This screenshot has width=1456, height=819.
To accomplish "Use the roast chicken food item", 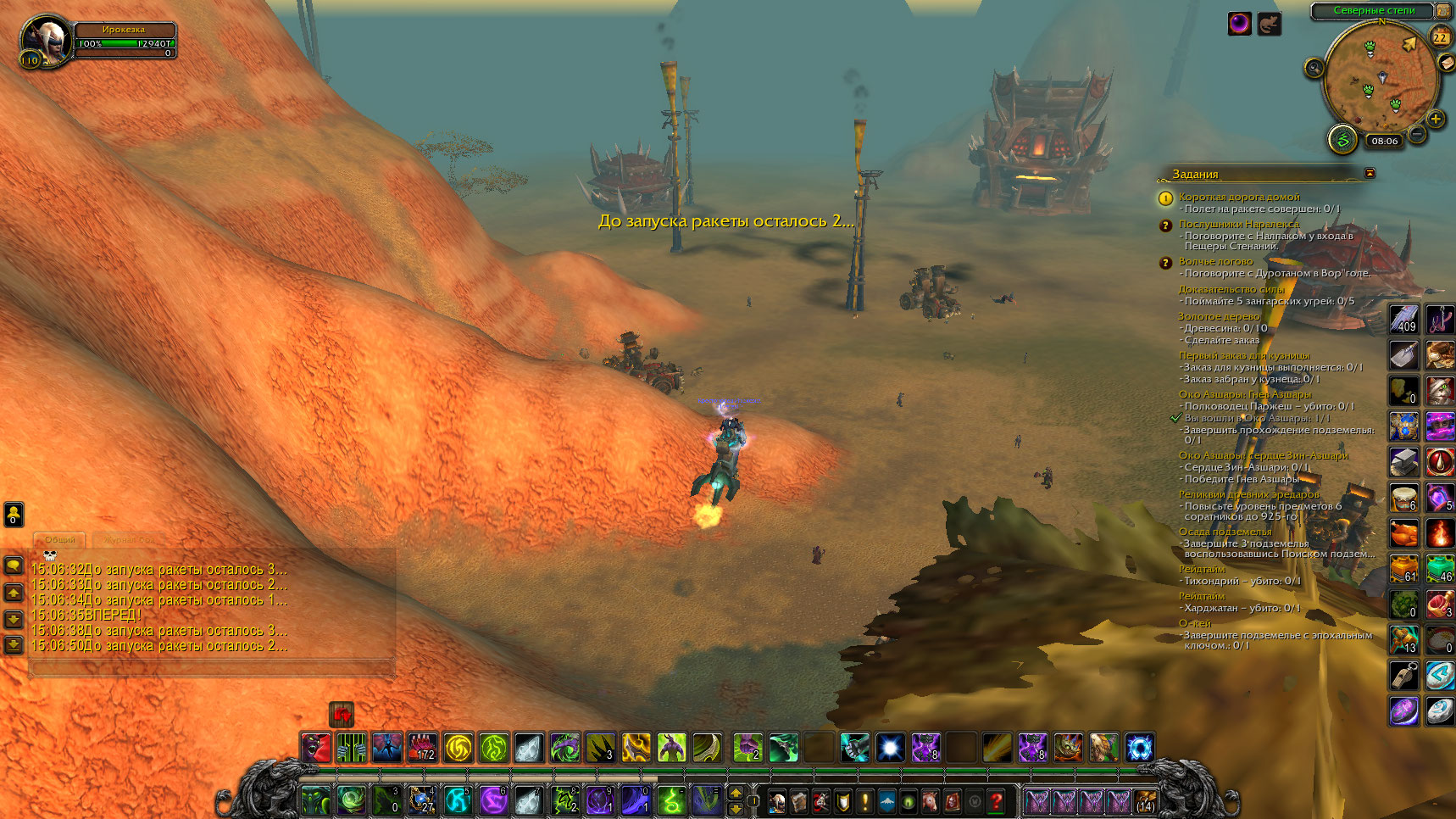I will coord(1403,533).
